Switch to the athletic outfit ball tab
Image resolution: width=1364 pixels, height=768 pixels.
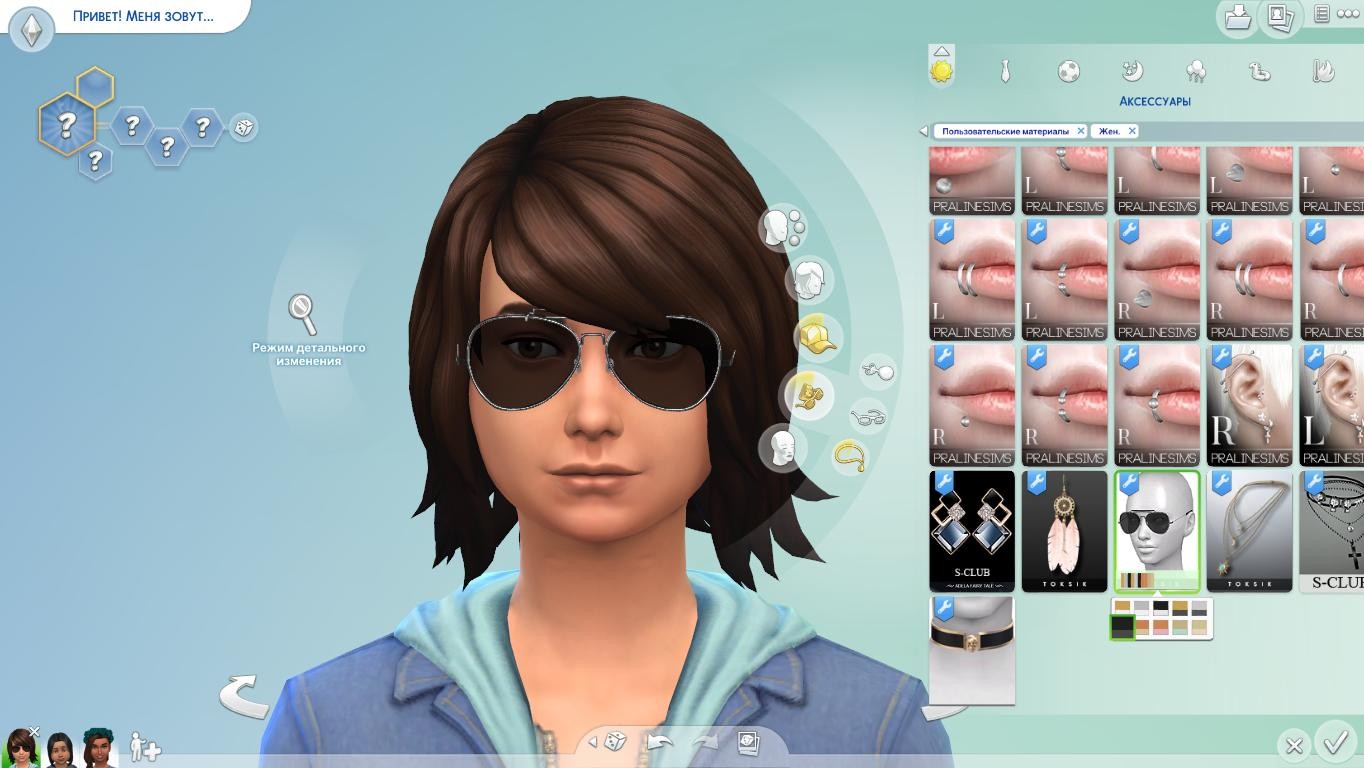tap(1068, 71)
